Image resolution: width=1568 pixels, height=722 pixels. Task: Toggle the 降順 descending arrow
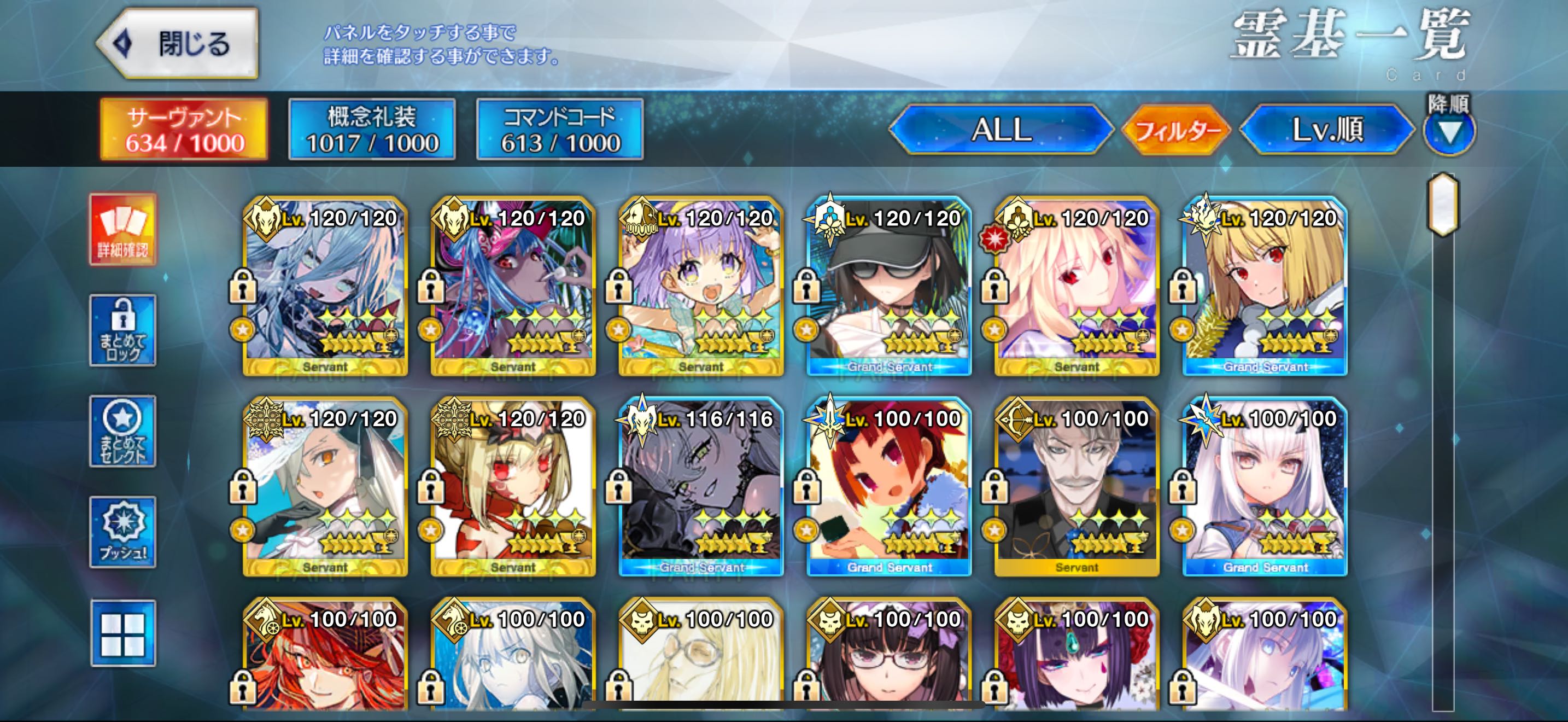1449,131
